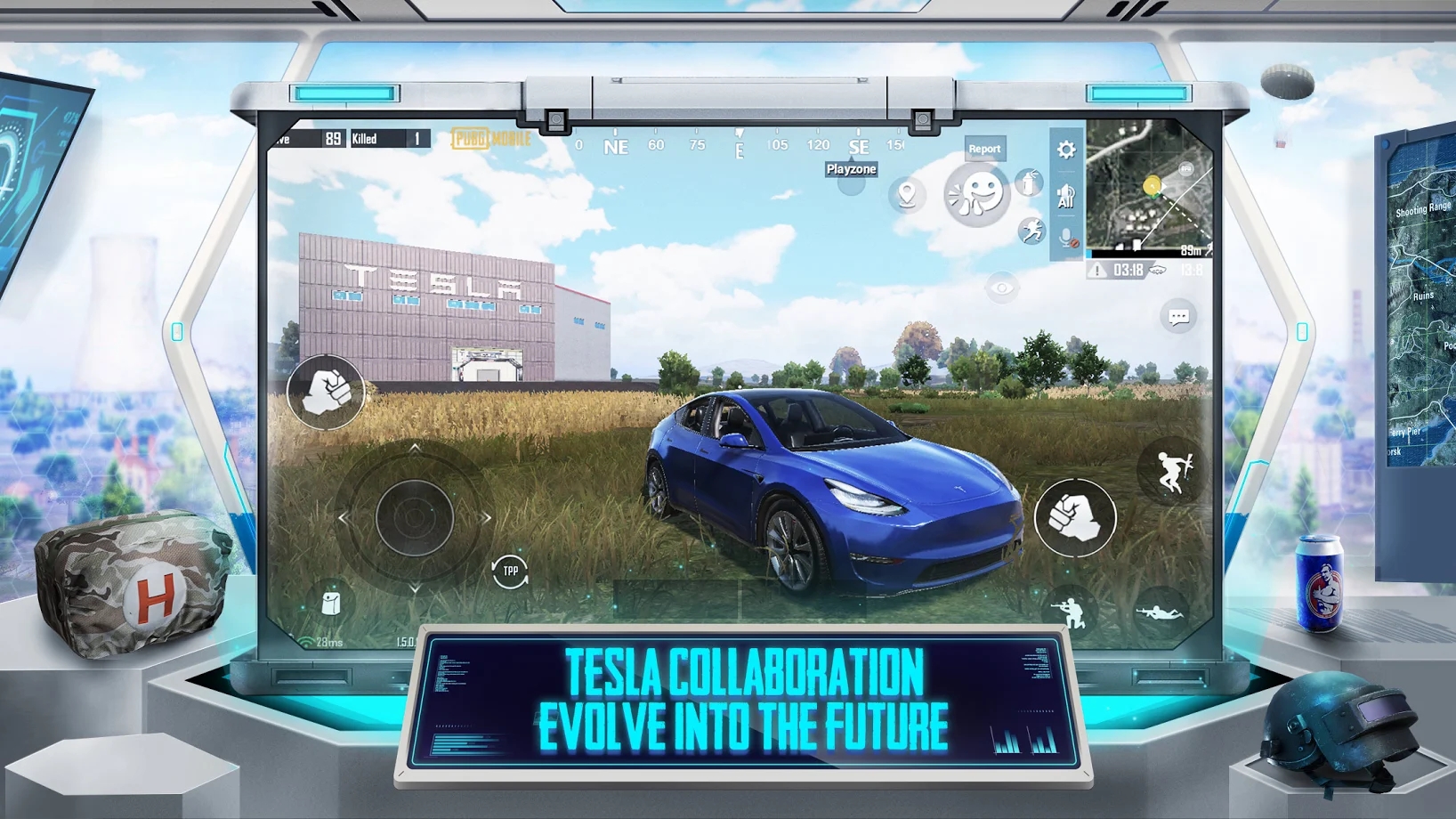The height and width of the screenshot is (819, 1456).
Task: Tap the Playzone compass label
Action: (851, 168)
